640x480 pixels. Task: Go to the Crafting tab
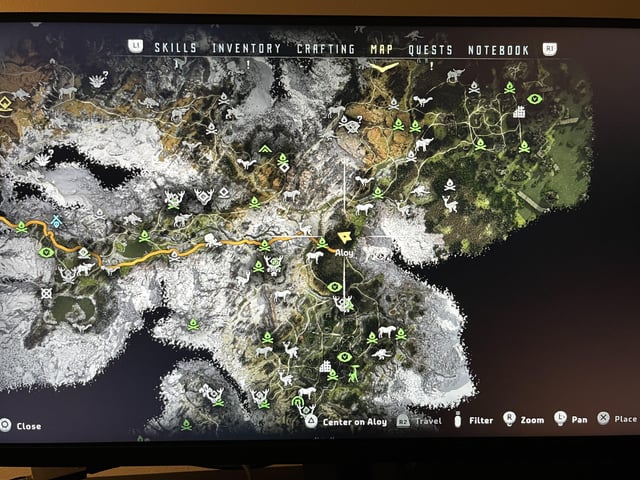click(325, 49)
